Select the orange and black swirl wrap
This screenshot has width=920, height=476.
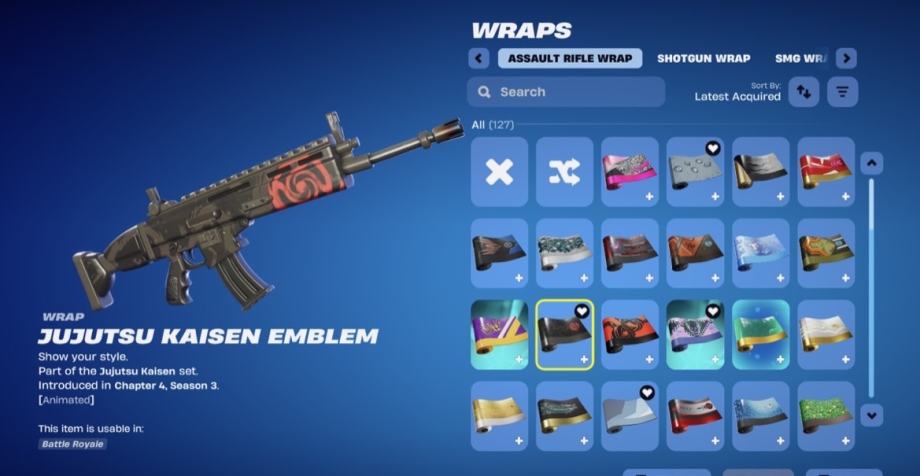[x=629, y=335]
